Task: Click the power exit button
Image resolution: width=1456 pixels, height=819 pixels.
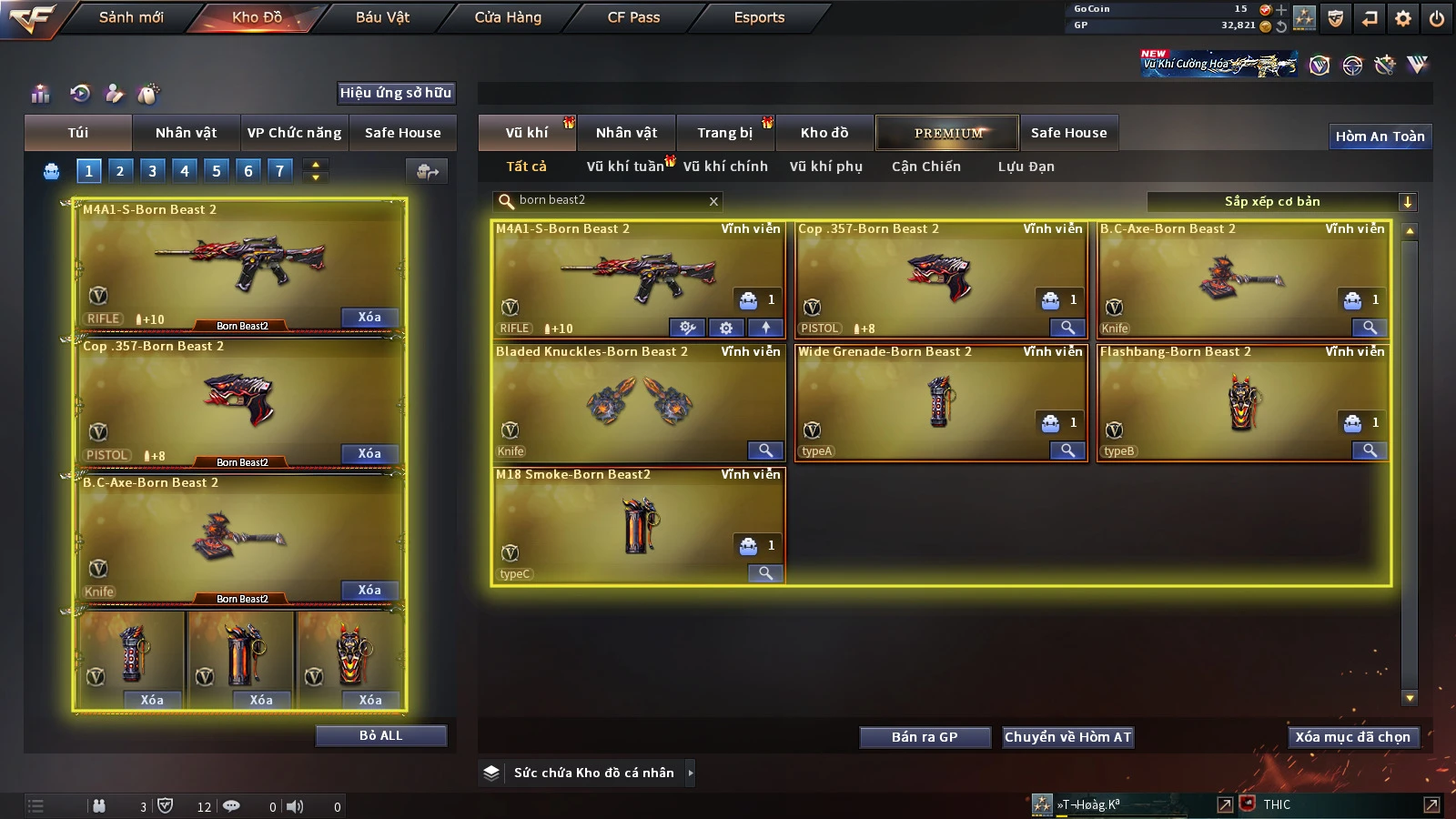Action: coord(1437,18)
